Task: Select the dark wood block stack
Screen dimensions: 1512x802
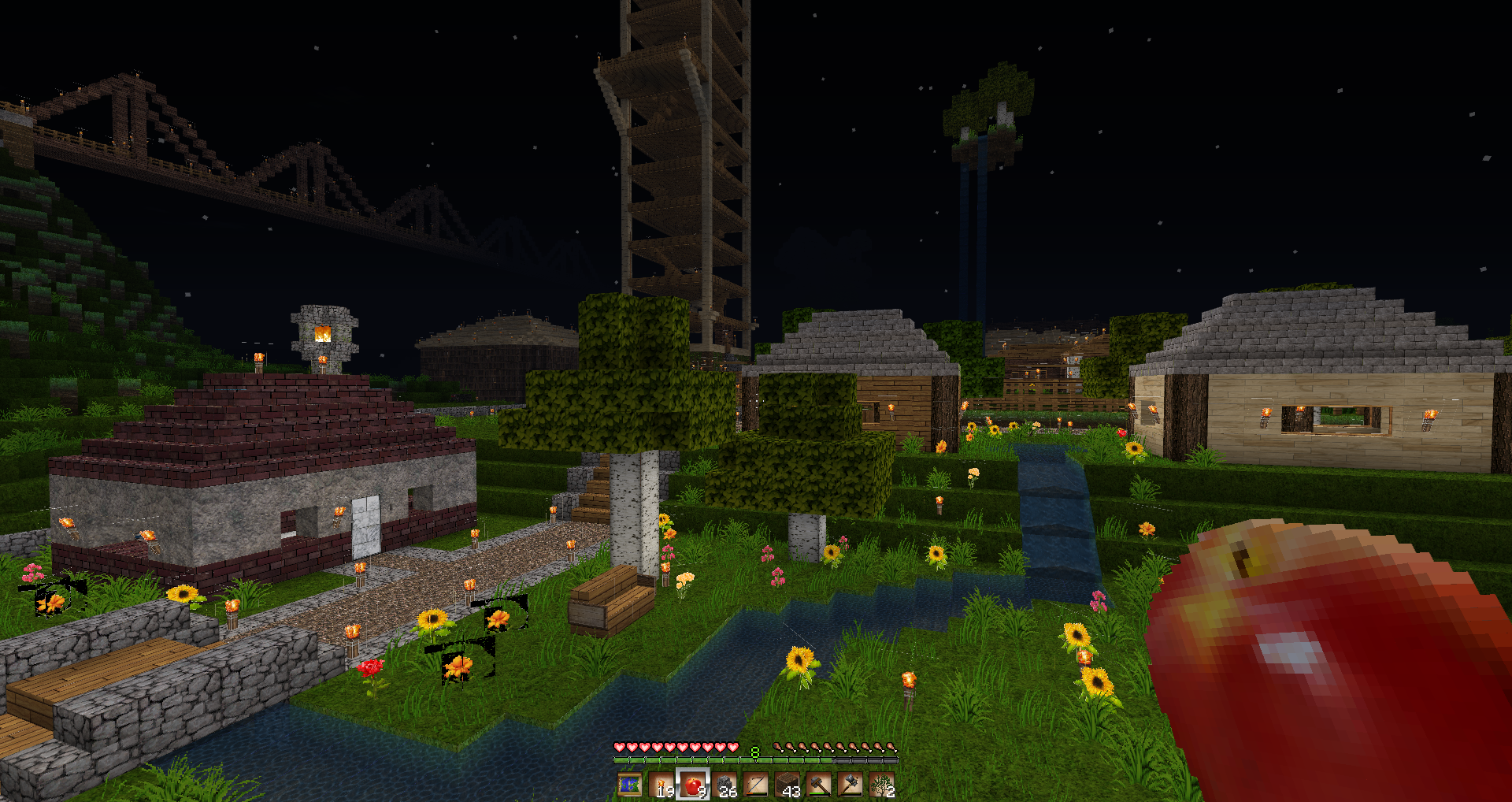Action: pos(787,785)
